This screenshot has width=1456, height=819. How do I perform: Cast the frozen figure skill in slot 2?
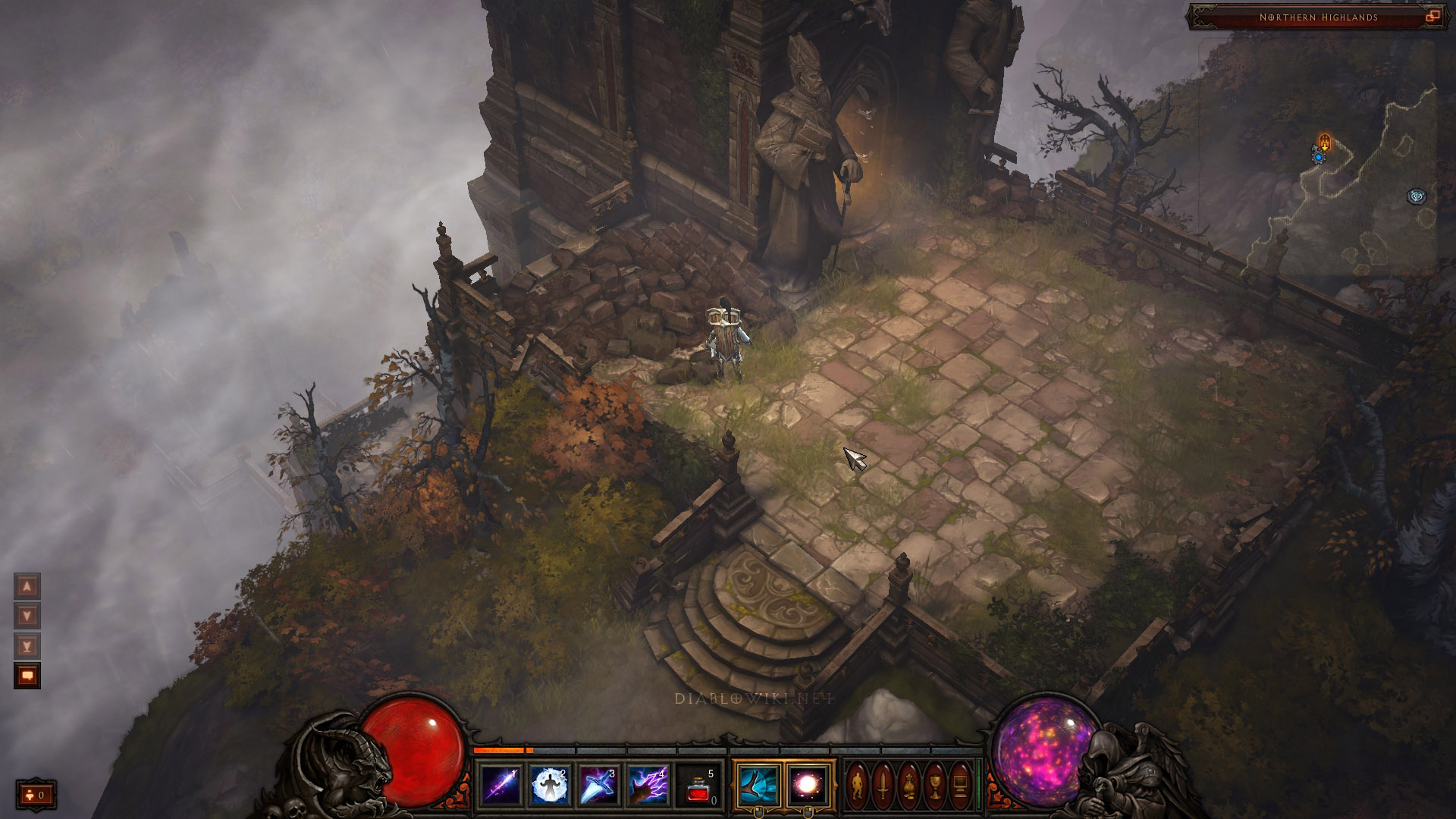pyautogui.click(x=550, y=786)
